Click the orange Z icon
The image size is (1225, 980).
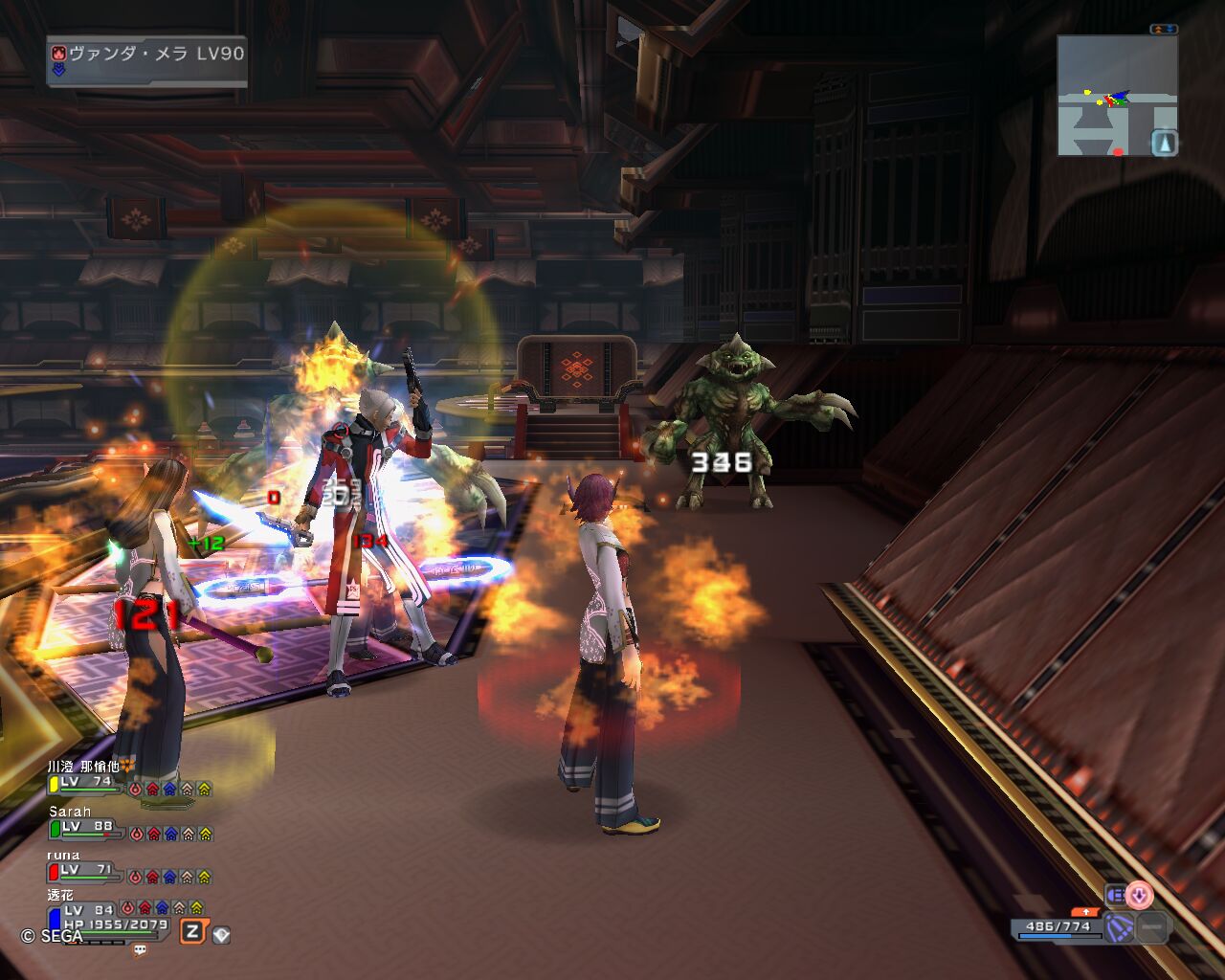(193, 931)
